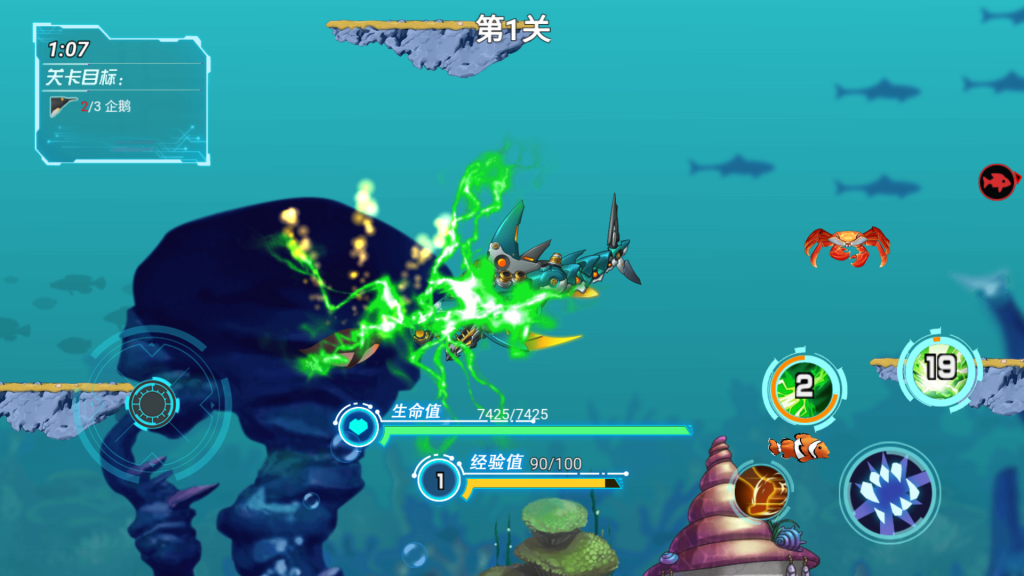Trigger the blue crystal shard attack button
The width and height of the screenshot is (1024, 576).
tap(889, 493)
